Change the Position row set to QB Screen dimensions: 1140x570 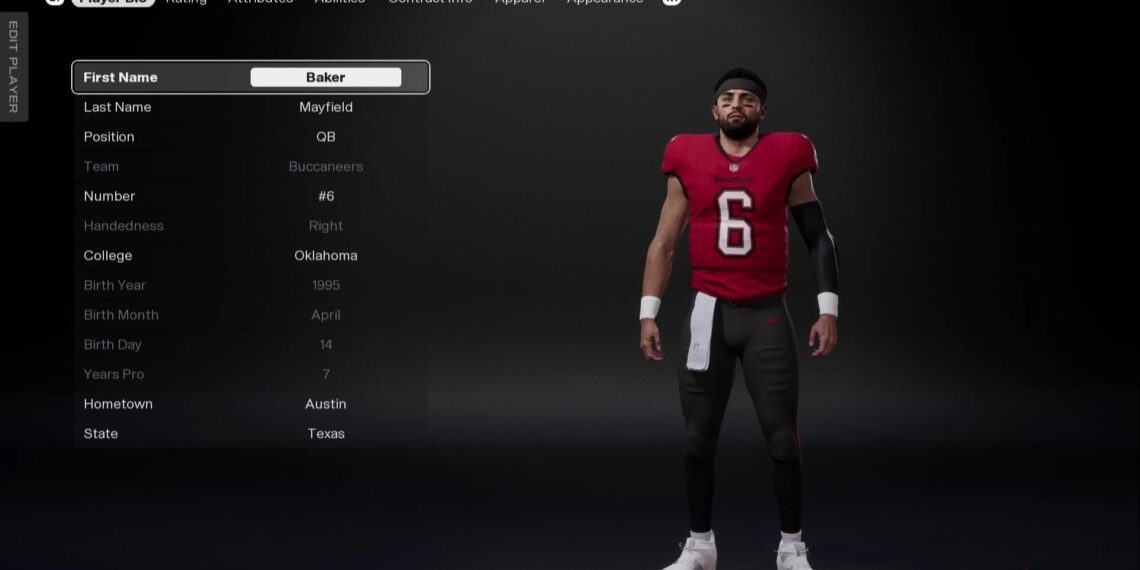coord(251,137)
